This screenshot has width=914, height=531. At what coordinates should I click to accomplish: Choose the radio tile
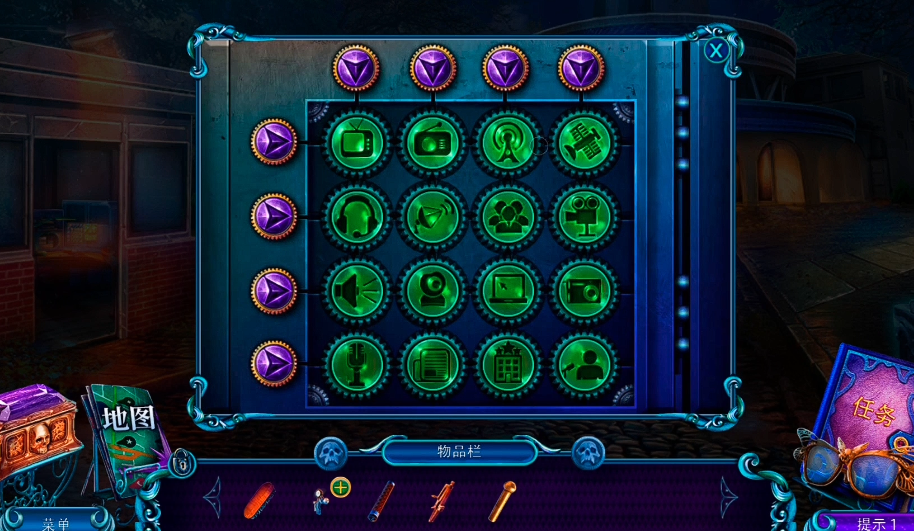433,142
